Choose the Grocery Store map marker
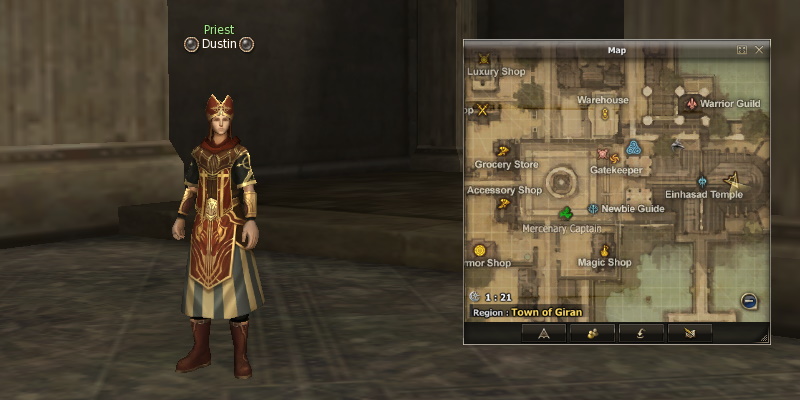The width and height of the screenshot is (800, 400). [503, 151]
